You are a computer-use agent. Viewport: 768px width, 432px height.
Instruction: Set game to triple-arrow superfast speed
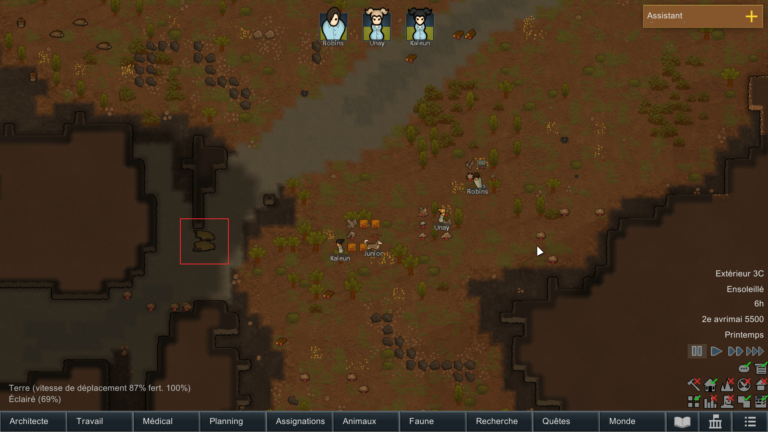[x=756, y=351]
